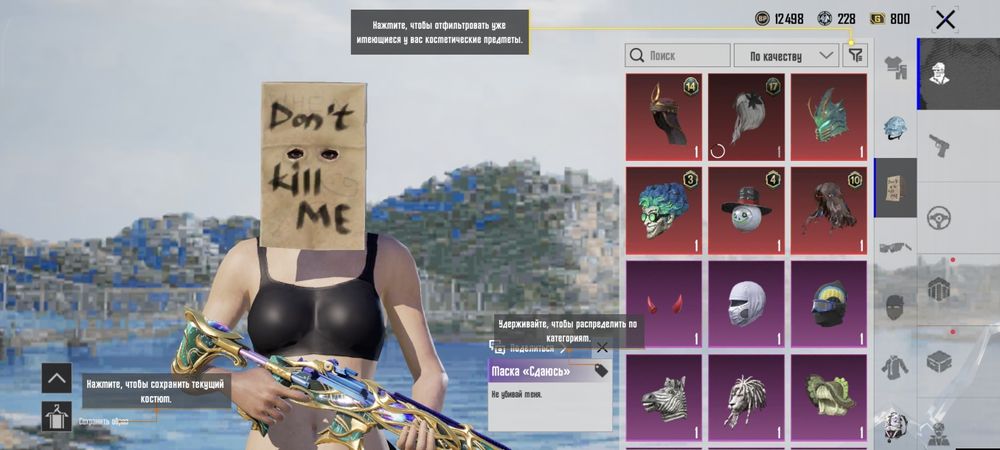Open the По качеству sort dropdown
The width and height of the screenshot is (1000, 450).
[x=786, y=56]
